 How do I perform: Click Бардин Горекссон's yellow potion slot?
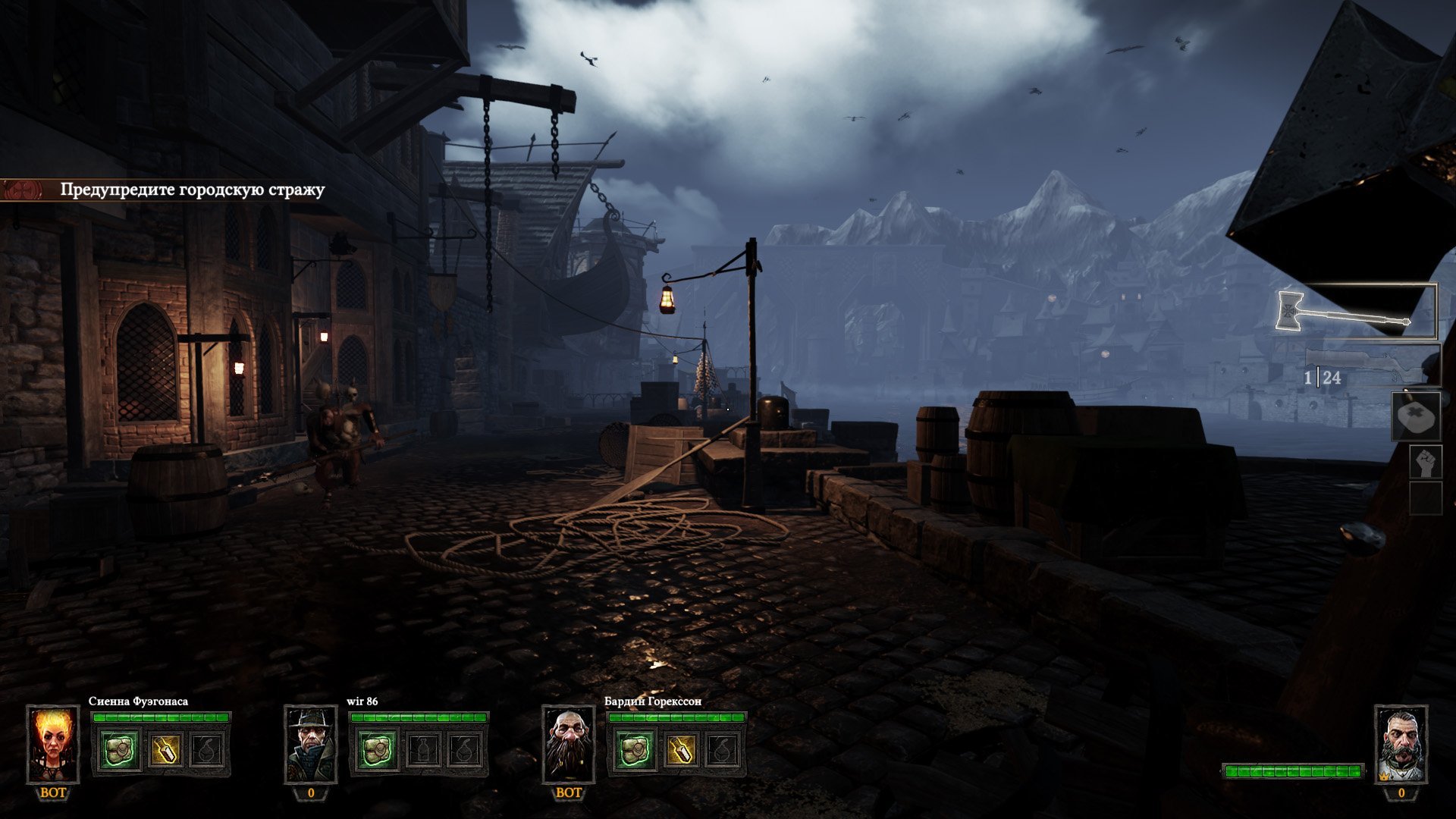click(679, 751)
